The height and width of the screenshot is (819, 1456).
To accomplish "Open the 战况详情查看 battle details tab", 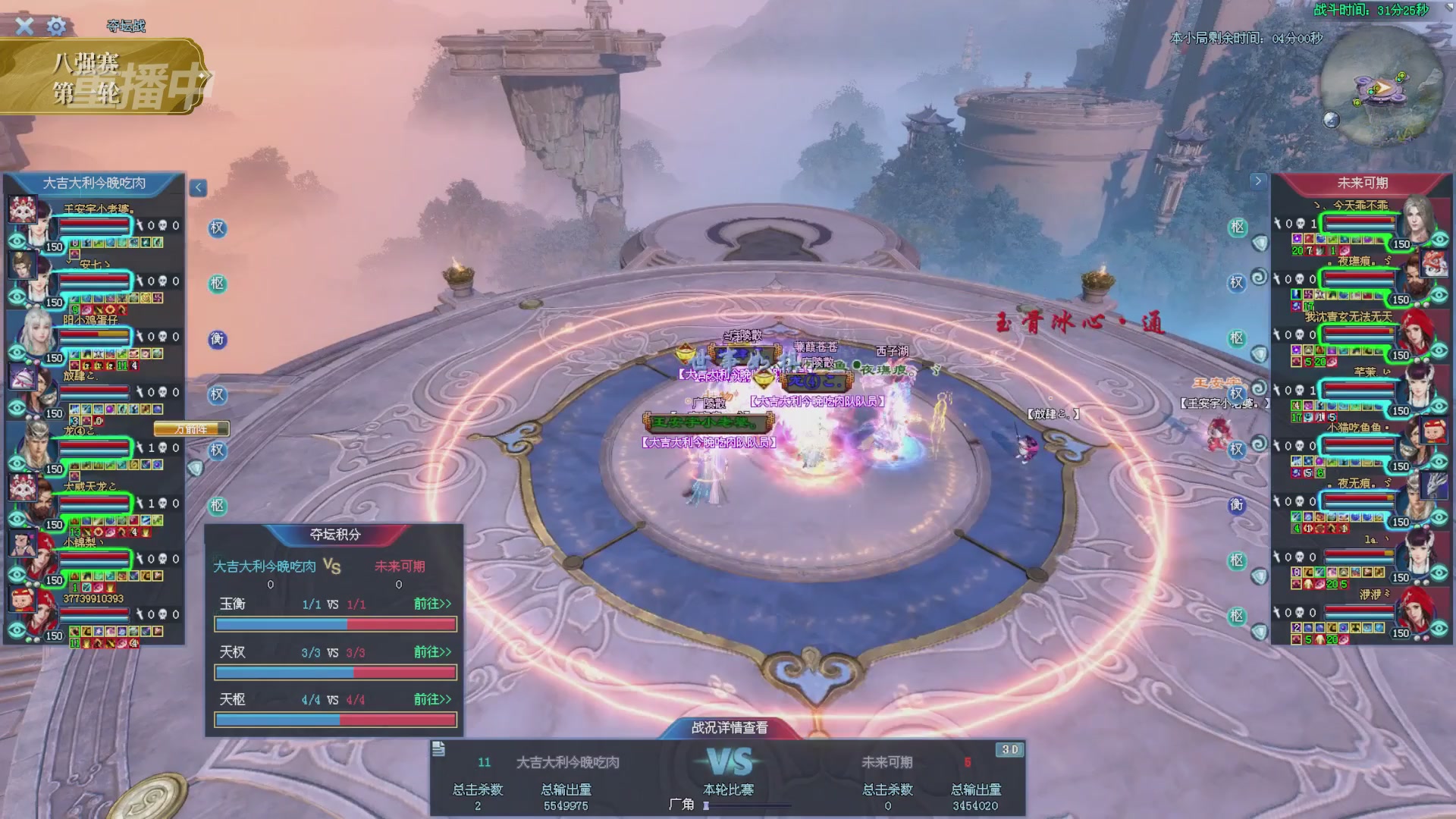I will pos(729,727).
